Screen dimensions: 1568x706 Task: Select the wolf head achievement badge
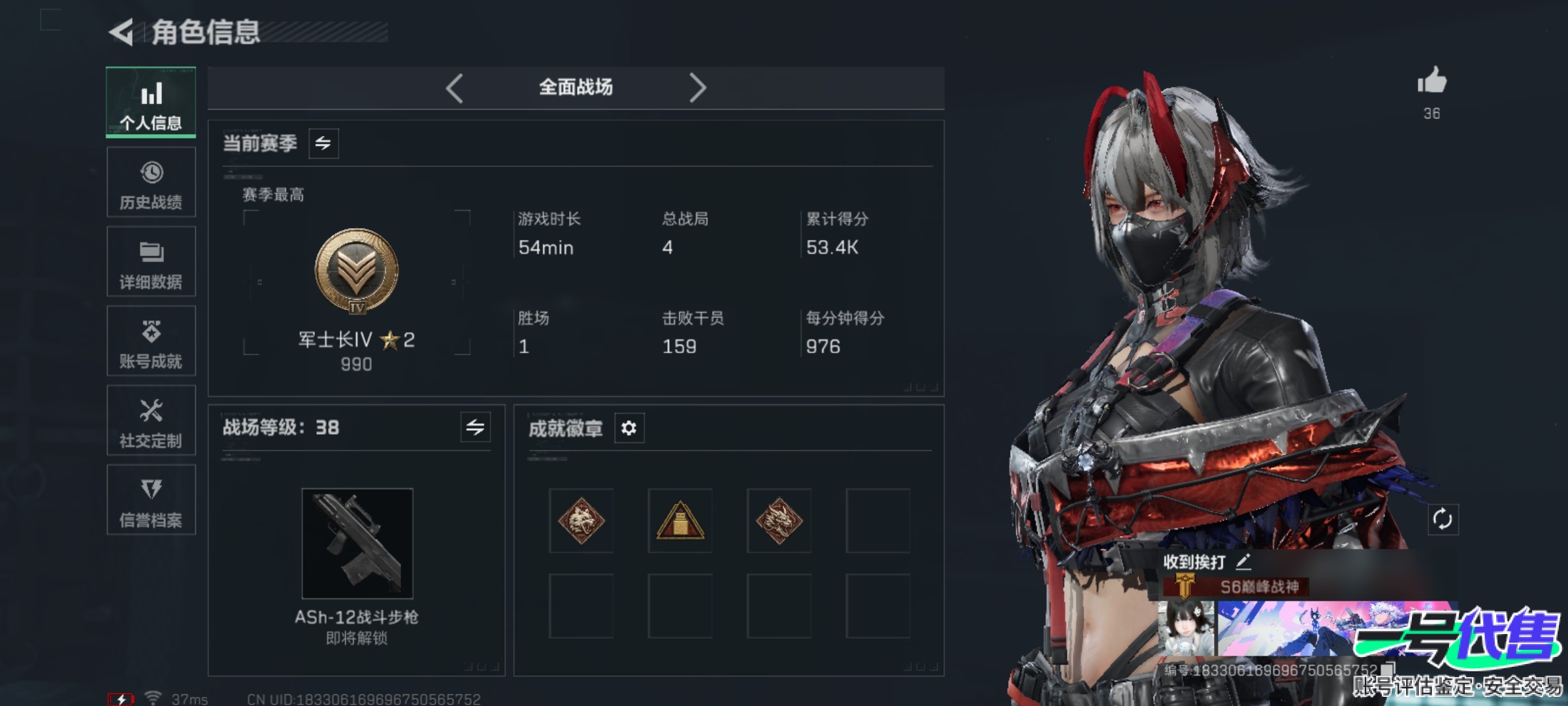581,521
